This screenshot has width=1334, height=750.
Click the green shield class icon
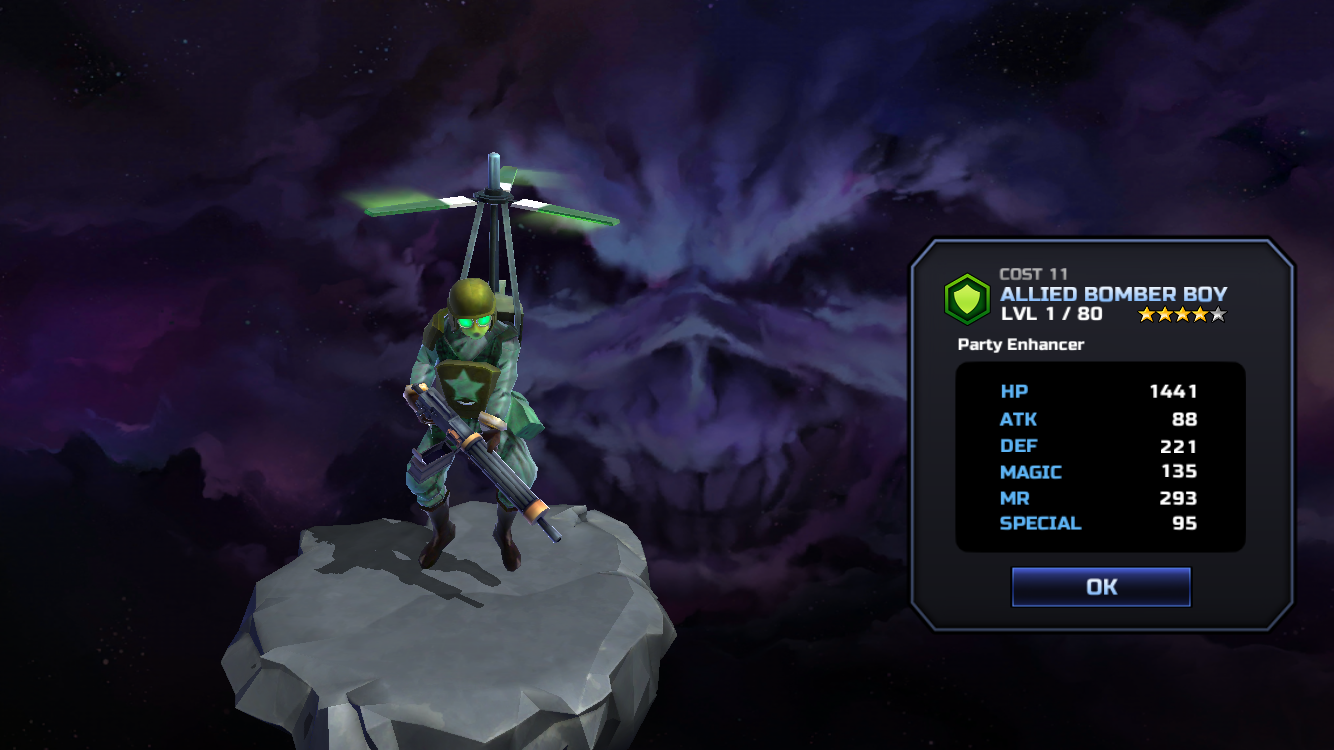coord(967,299)
